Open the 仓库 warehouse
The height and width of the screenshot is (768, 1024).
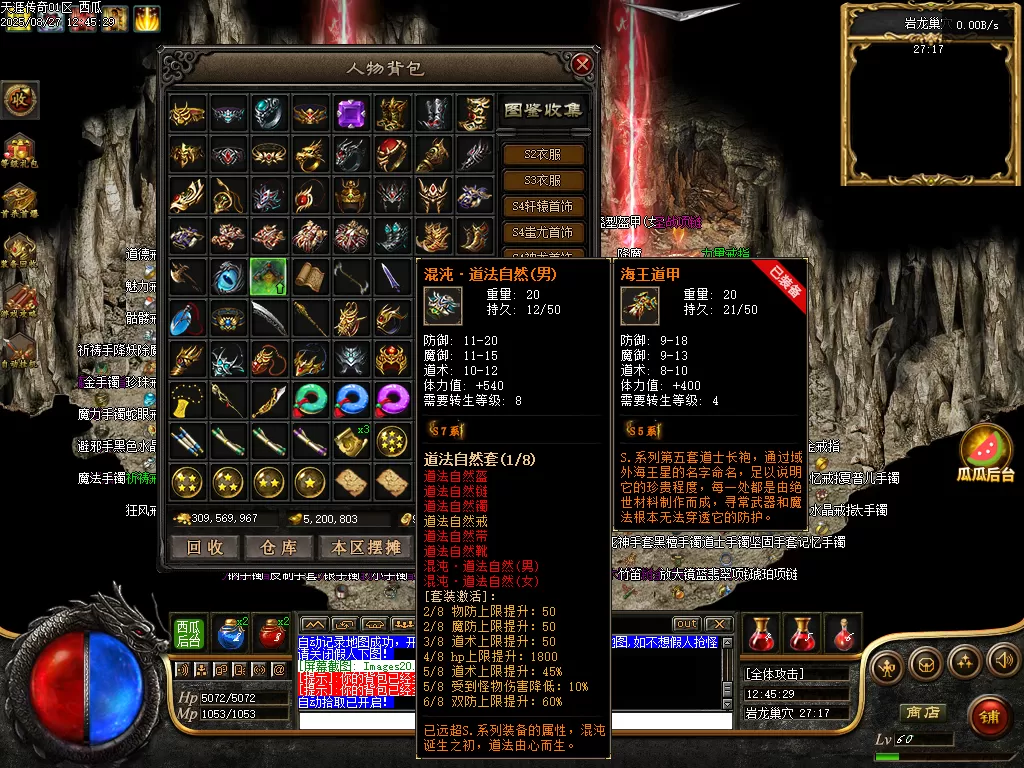click(x=279, y=547)
